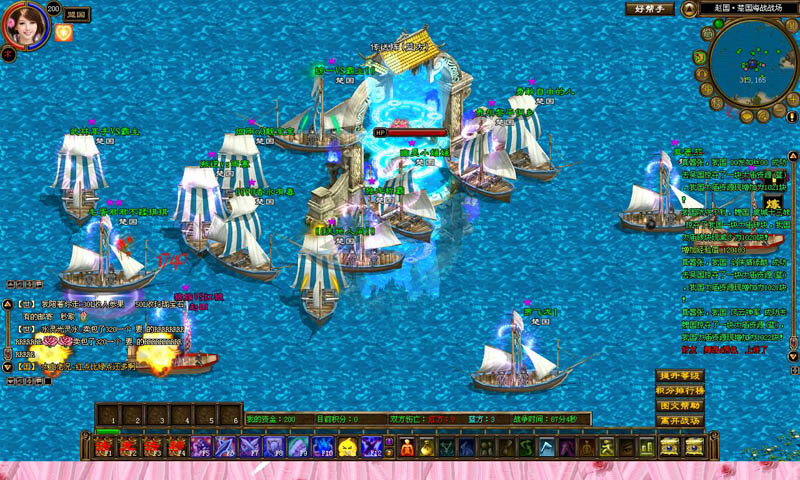Open the 积分排行榜 ranking board
800x480 pixels.
(680, 391)
